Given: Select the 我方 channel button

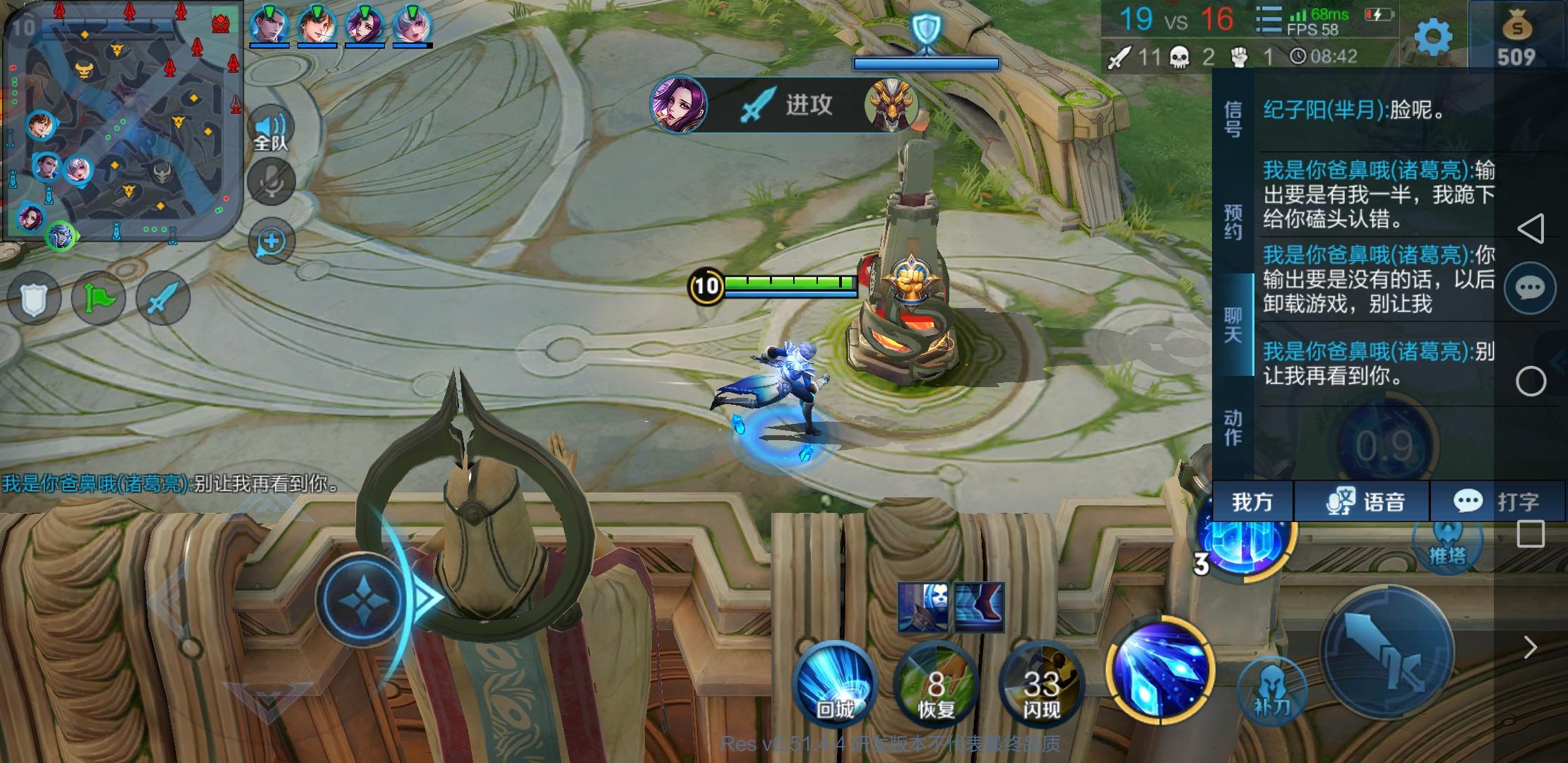Looking at the screenshot, I should (1252, 502).
